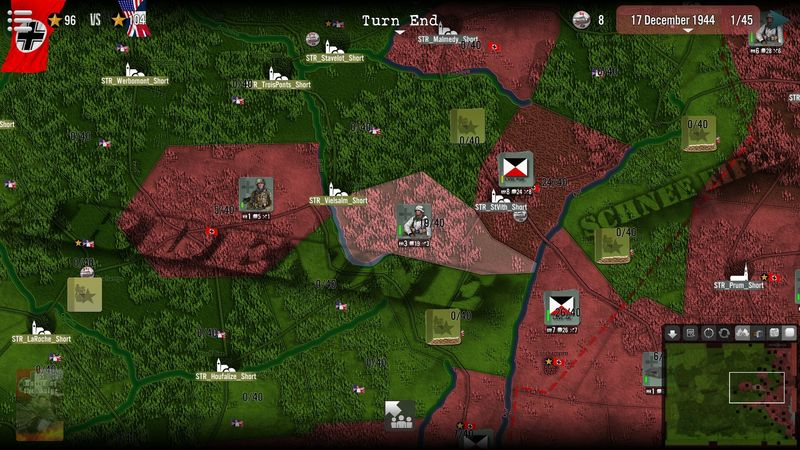Click the round commander medal icon beside 8
The width and height of the screenshot is (800, 450).
(581, 20)
